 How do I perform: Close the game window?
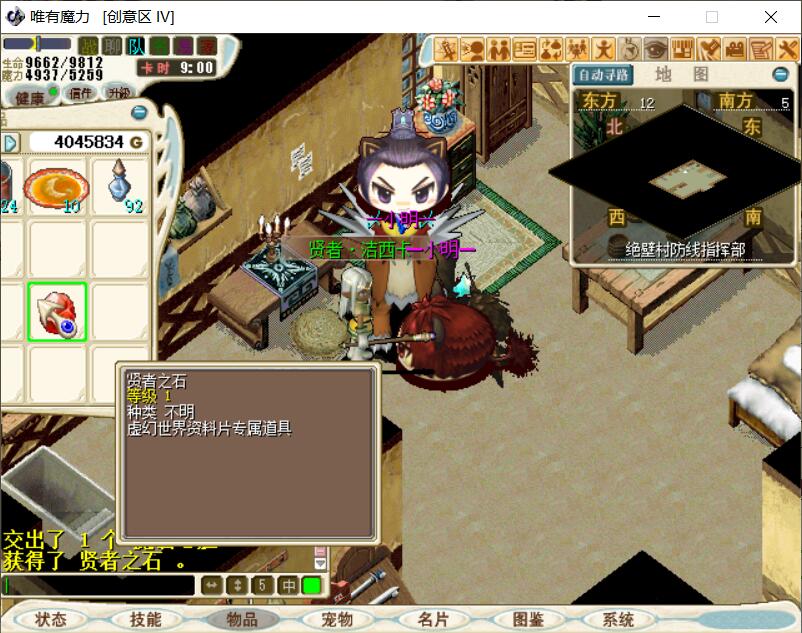pyautogui.click(x=771, y=16)
